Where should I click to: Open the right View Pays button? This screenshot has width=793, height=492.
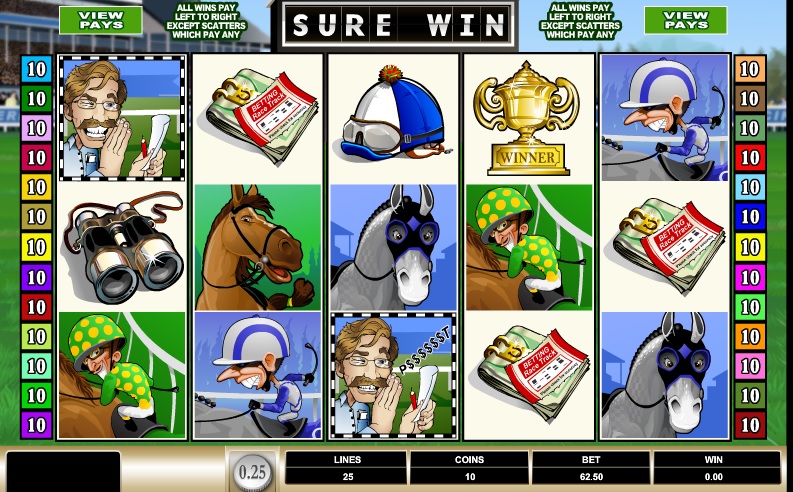pos(684,19)
